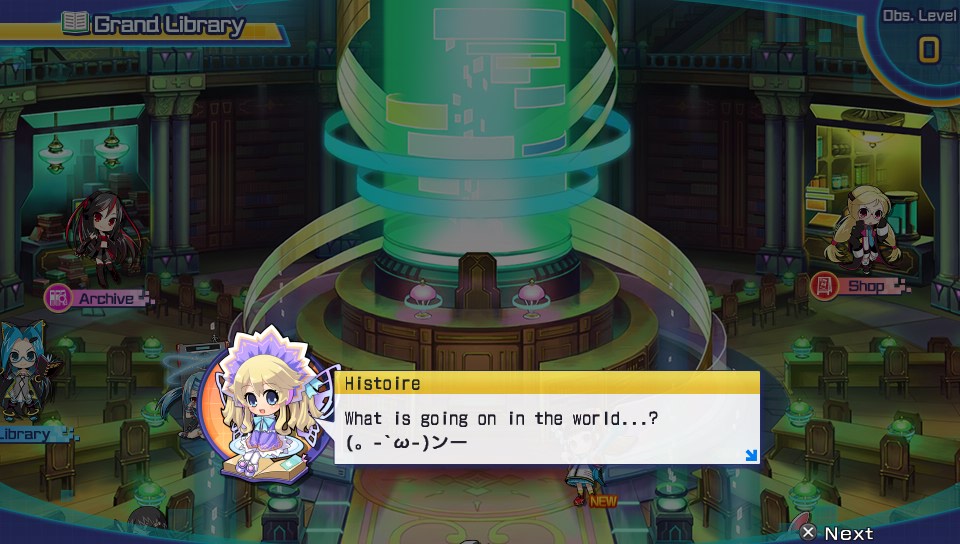Advance dialogue with the blue arrow
Image resolution: width=960 pixels, height=544 pixels.
coord(750,456)
